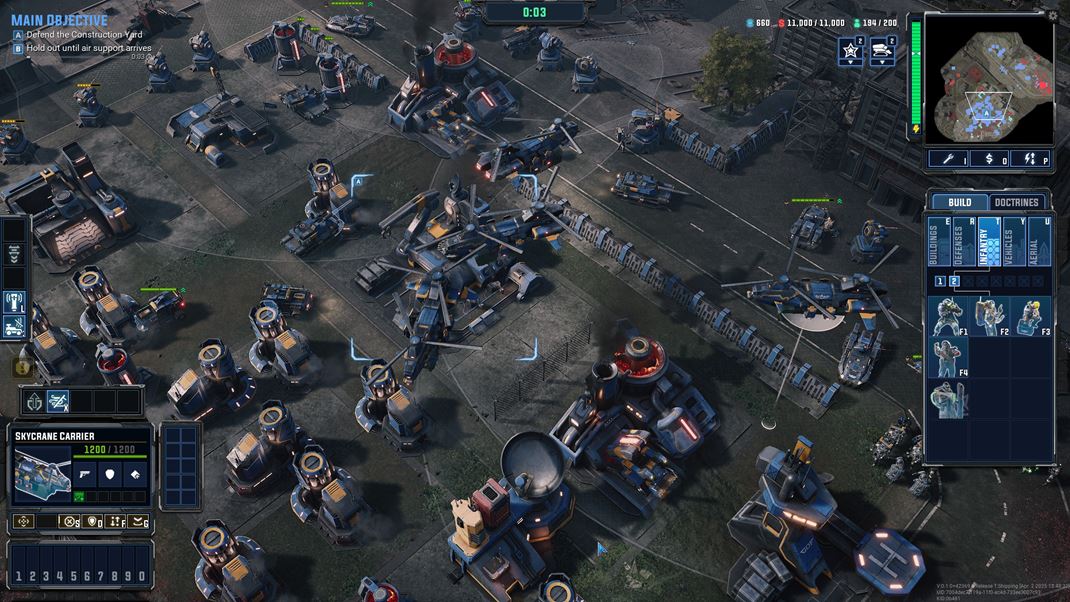
Task: Activate the wrench repair button
Action: [947, 159]
